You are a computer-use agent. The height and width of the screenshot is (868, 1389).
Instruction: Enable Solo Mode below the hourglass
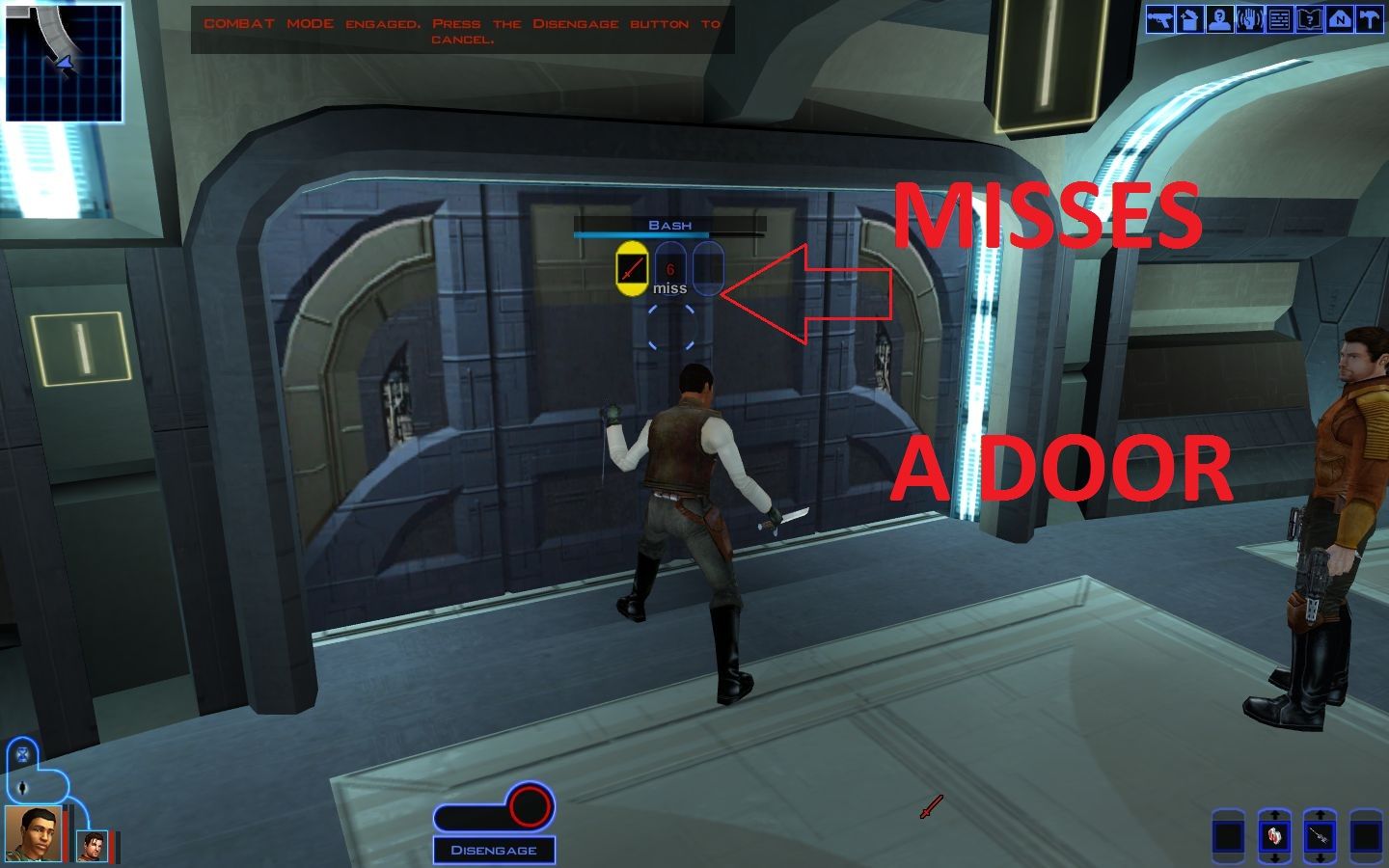point(23,787)
